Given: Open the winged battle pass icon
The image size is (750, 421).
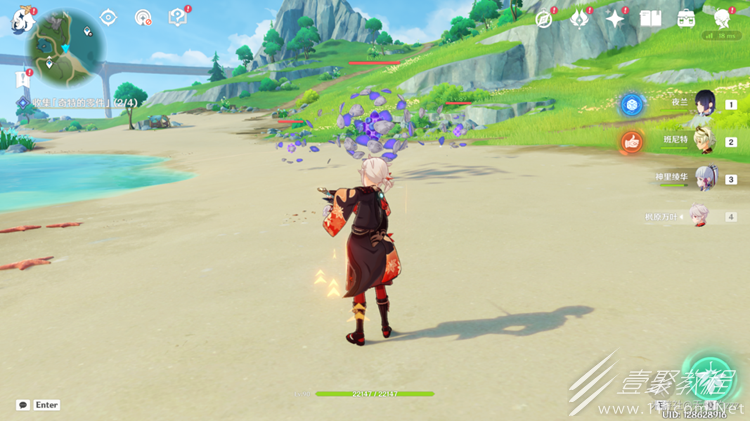Looking at the screenshot, I should pyautogui.click(x=580, y=19).
